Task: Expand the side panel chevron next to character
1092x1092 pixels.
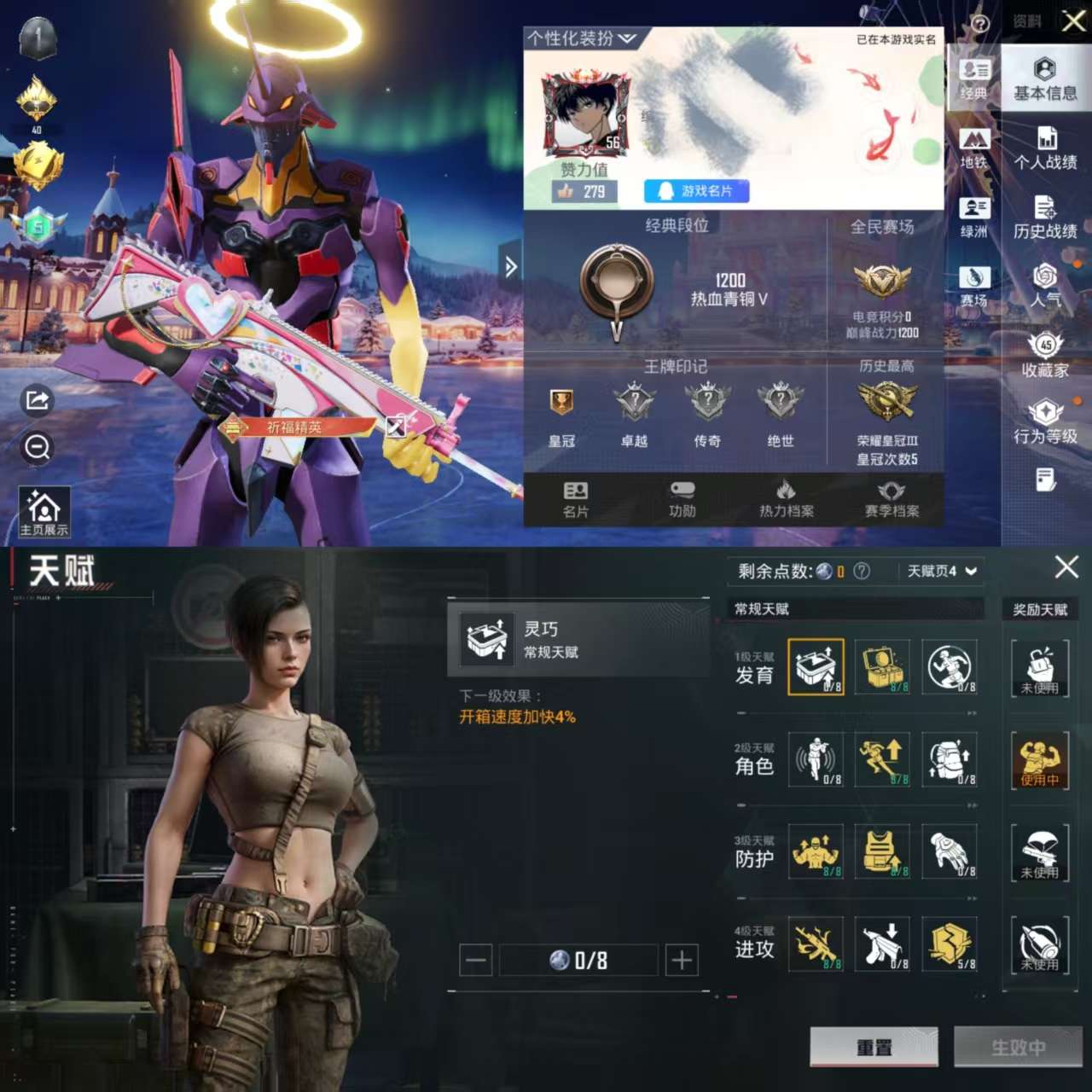Action: click(511, 267)
